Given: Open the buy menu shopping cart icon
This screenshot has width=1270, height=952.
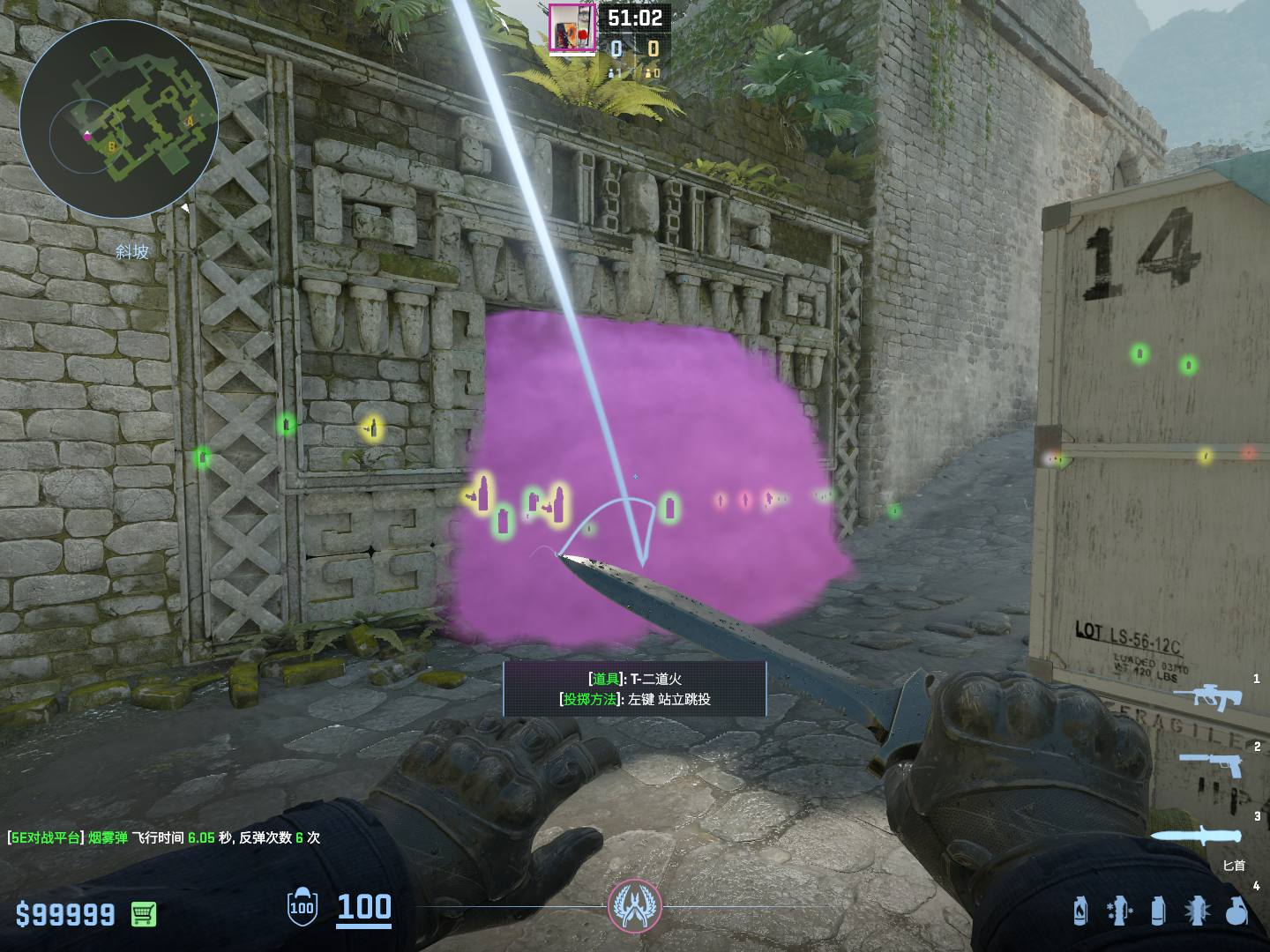Looking at the screenshot, I should (144, 914).
